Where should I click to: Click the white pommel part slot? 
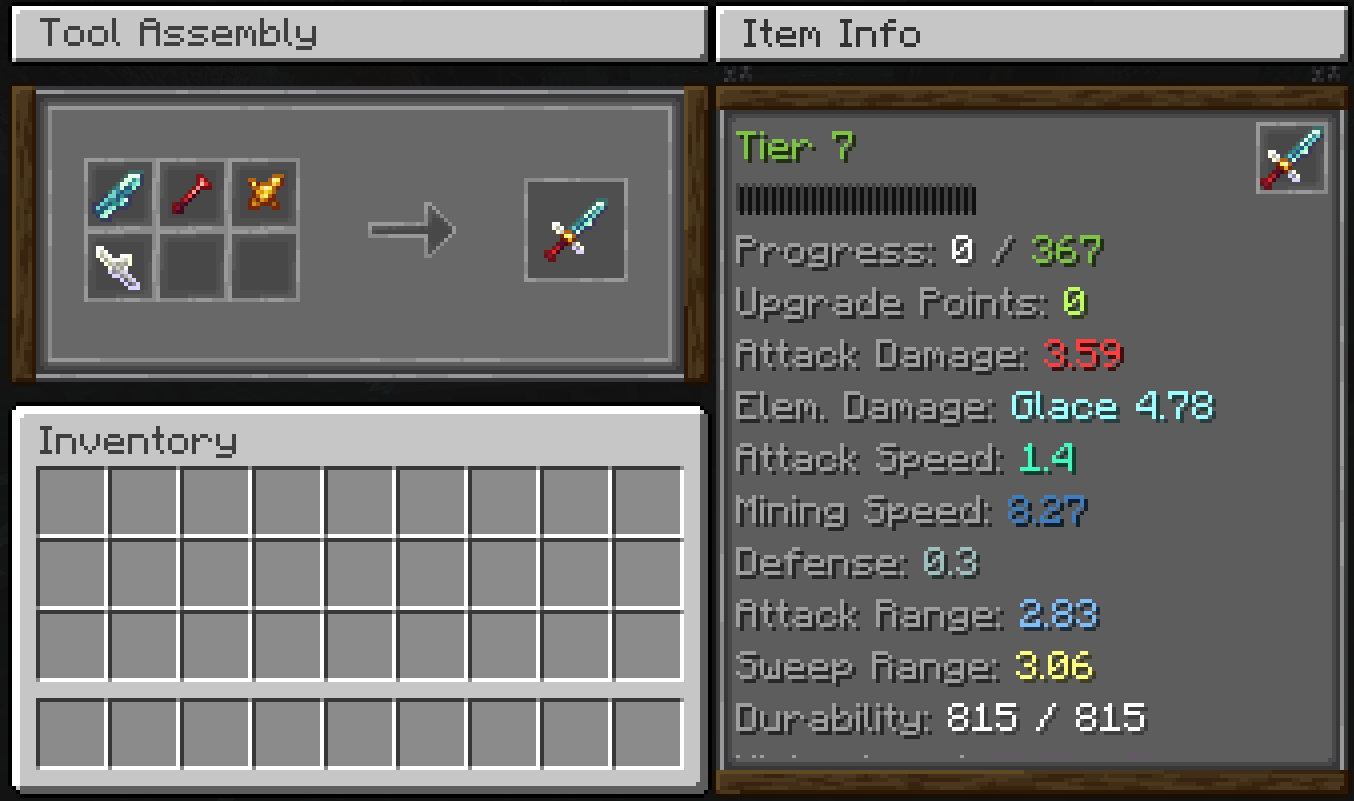coord(119,267)
